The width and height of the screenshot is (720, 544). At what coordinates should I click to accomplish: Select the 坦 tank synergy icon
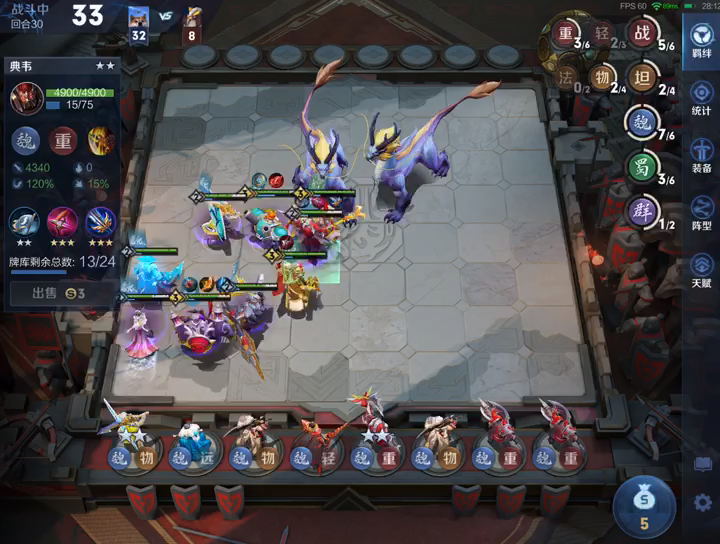point(641,78)
